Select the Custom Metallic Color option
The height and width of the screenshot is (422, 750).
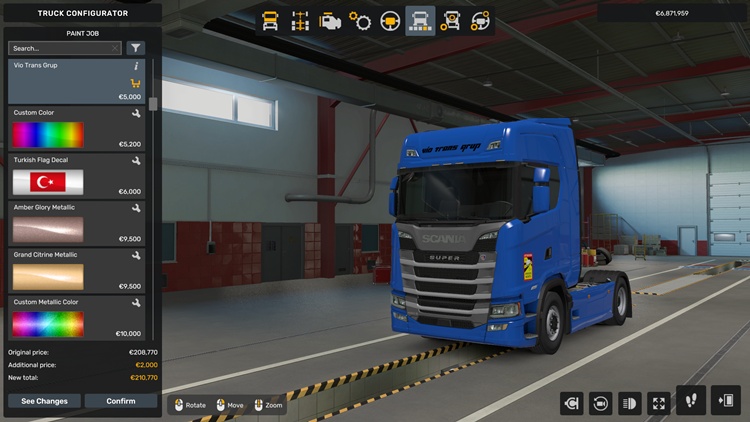(x=76, y=317)
